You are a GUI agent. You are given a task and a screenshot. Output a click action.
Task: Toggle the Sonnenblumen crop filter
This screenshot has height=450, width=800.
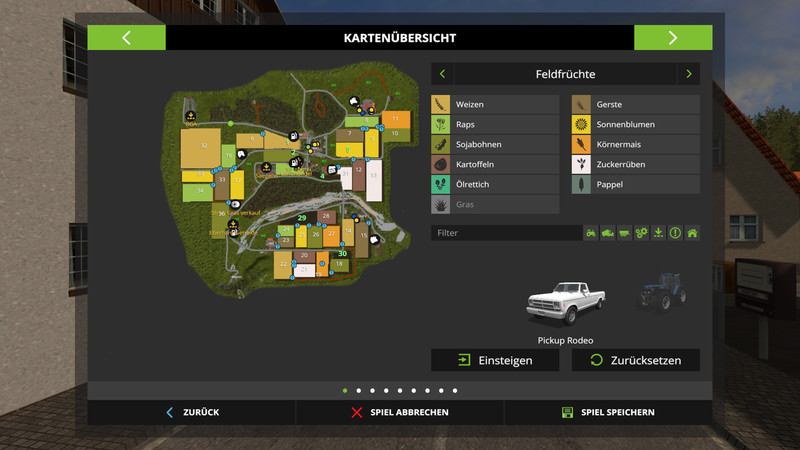(635, 124)
